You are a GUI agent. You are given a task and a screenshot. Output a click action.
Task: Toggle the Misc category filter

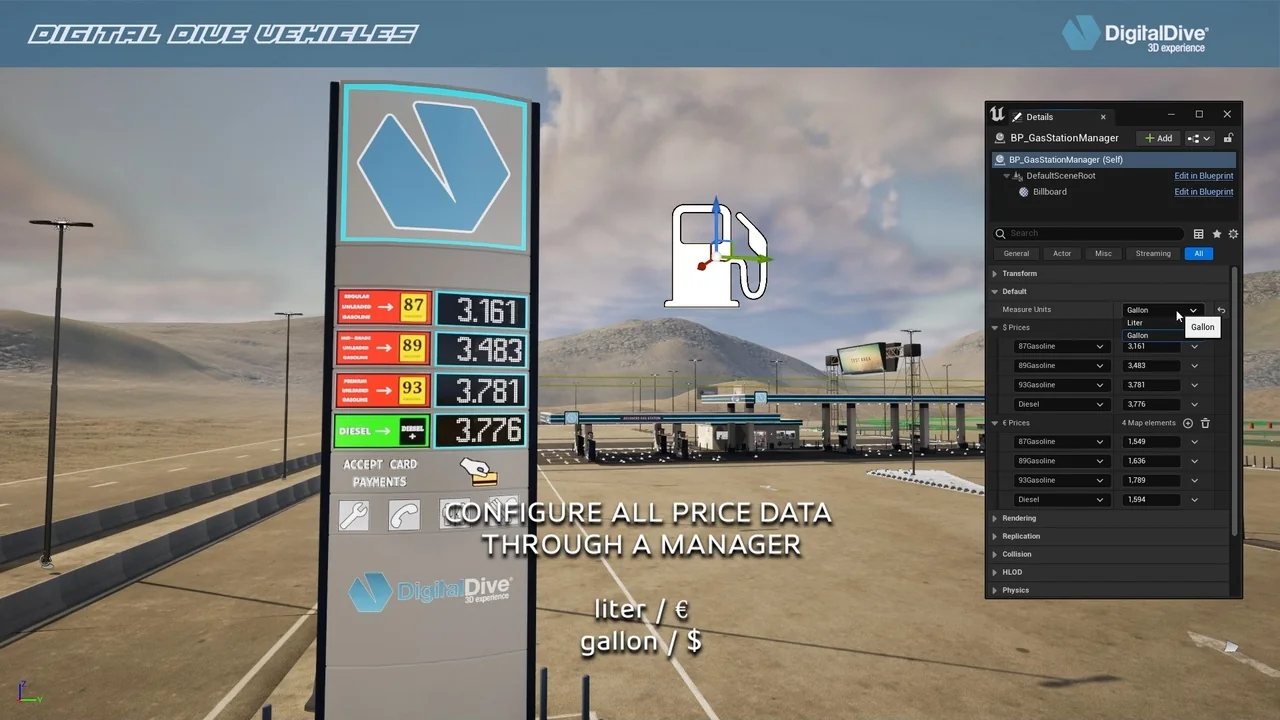[1103, 253]
